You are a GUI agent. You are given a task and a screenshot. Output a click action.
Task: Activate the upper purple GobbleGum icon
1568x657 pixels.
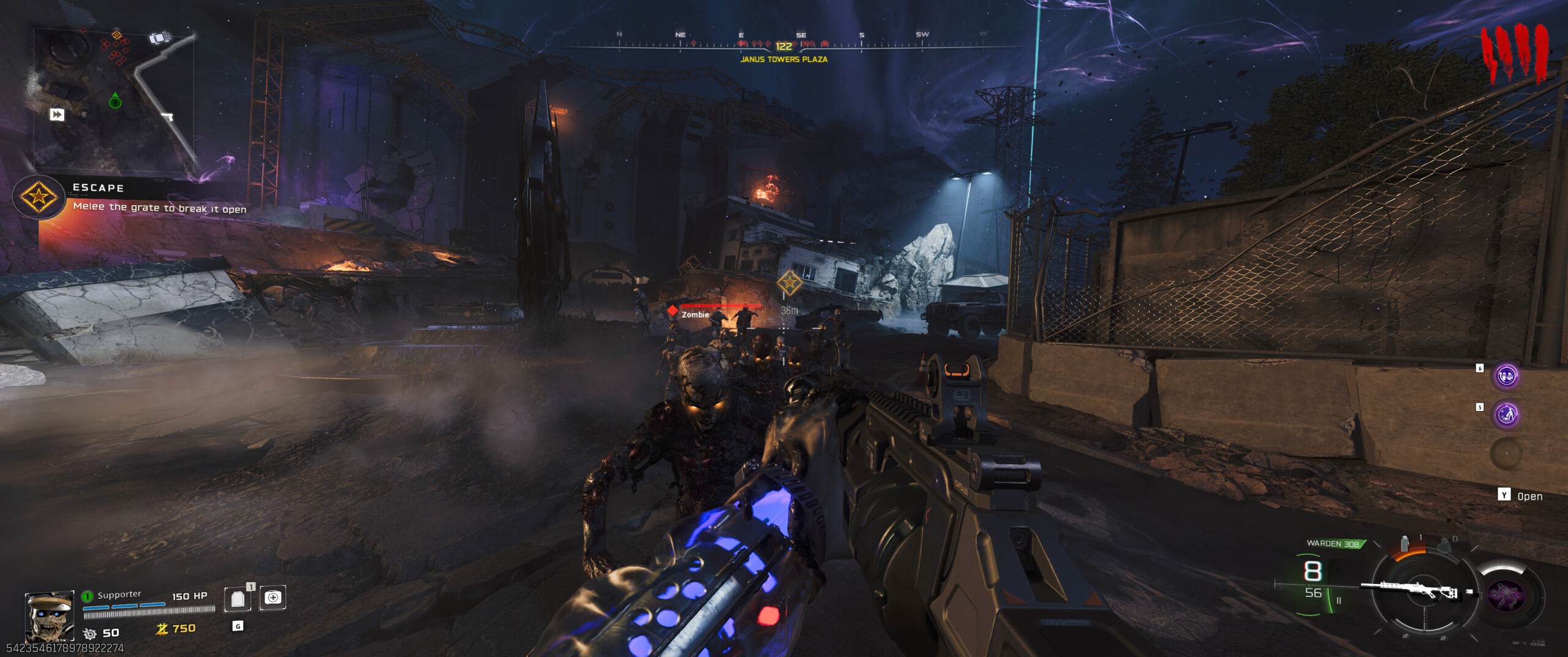[x=1506, y=376]
